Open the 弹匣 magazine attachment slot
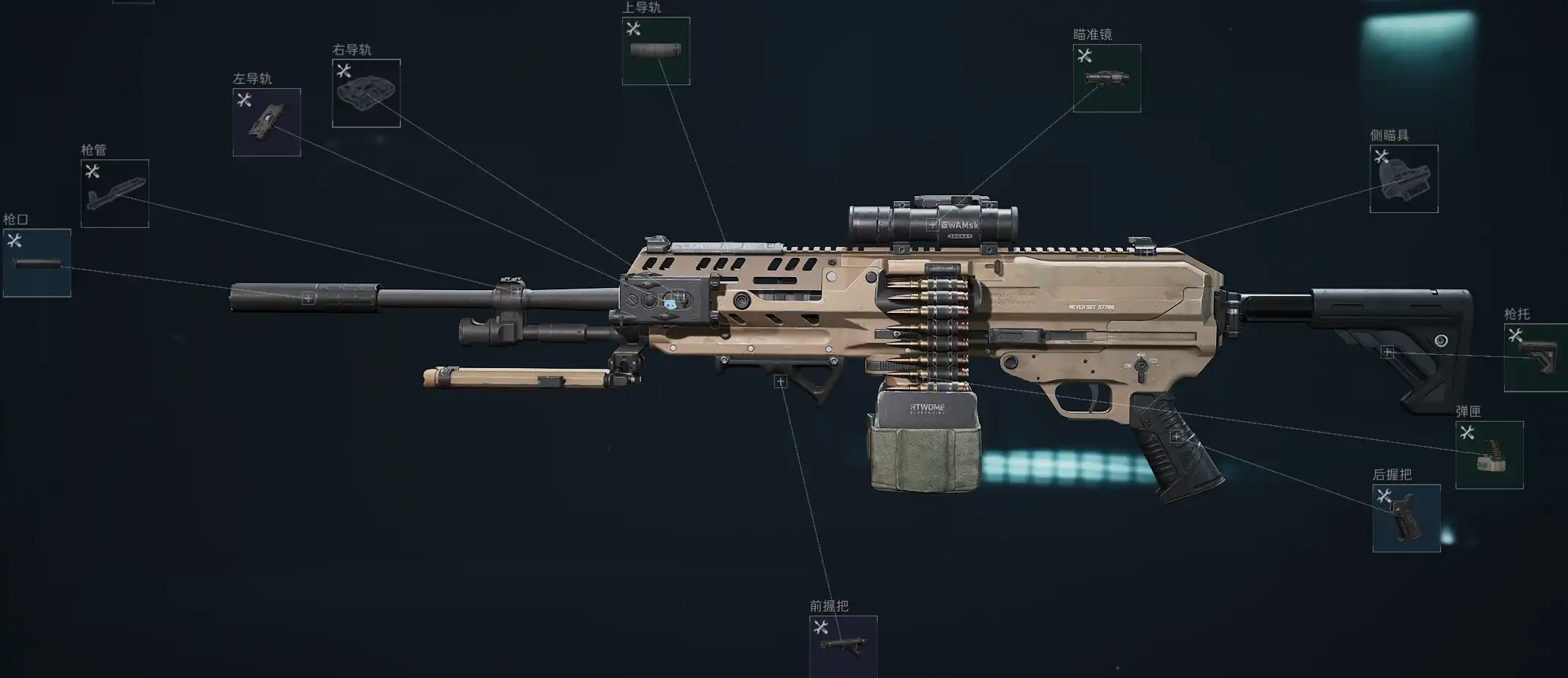1568x678 pixels. (1489, 455)
